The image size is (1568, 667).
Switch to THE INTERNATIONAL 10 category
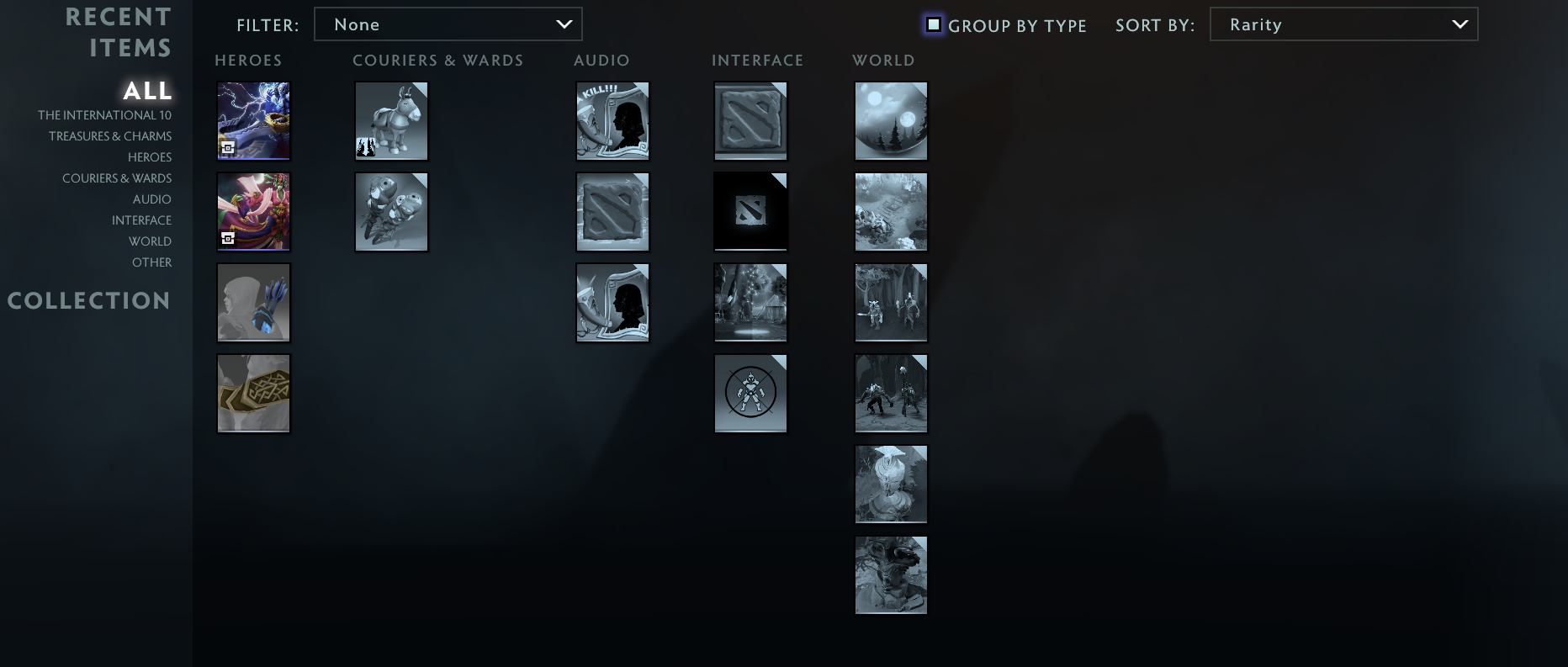tap(104, 114)
